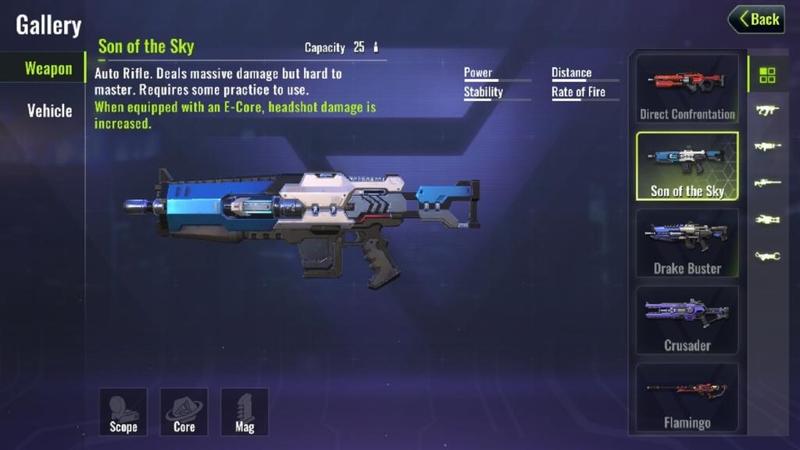Open the Mag attachment slot
Image resolution: width=800 pixels, height=450 pixels.
coord(245,411)
